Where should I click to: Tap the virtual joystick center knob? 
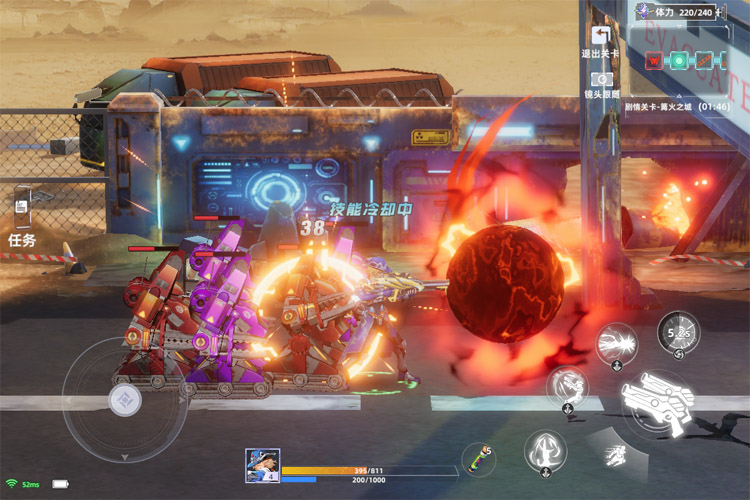click(125, 399)
